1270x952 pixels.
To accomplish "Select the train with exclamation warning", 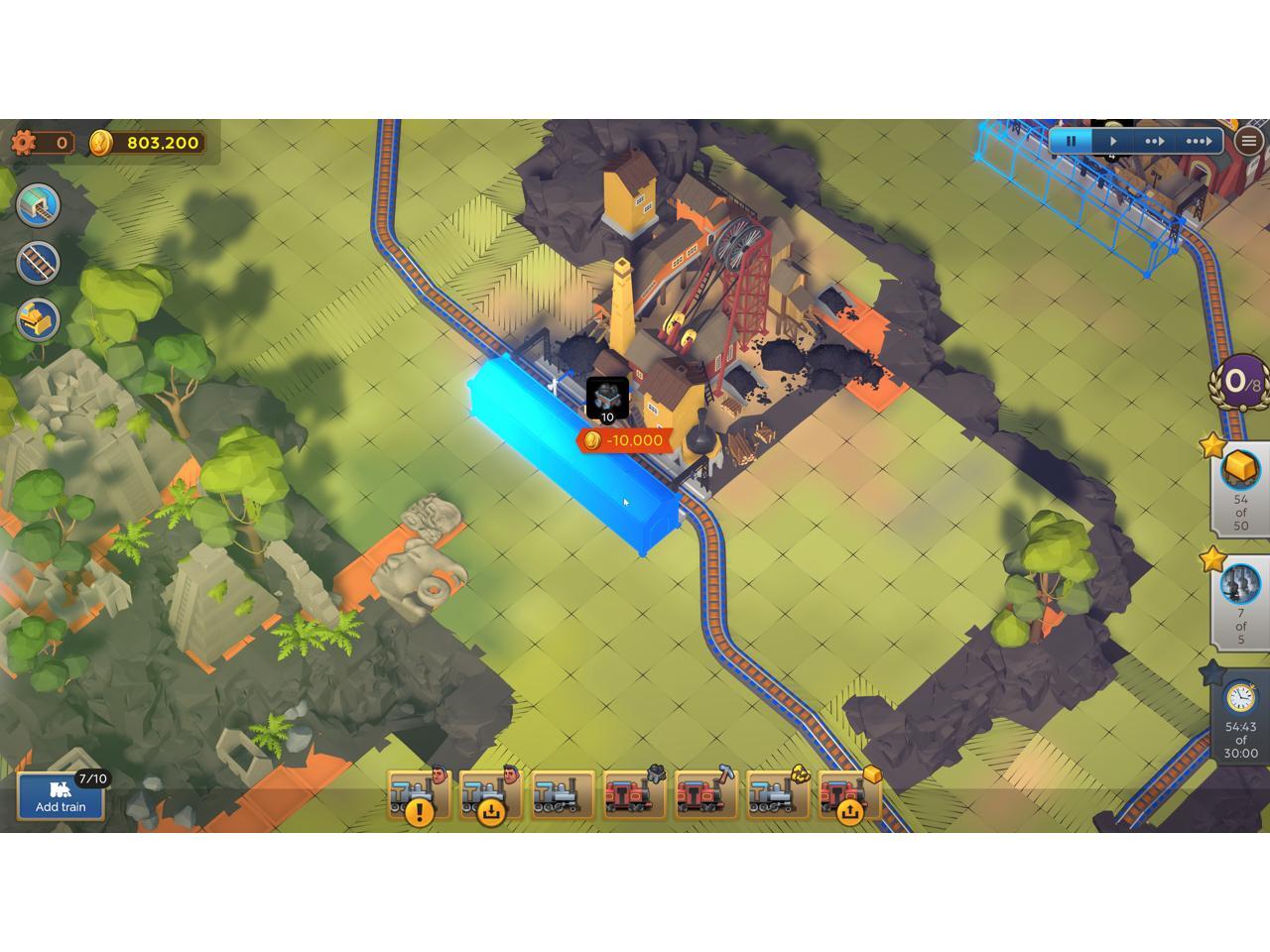I will pos(419,795).
